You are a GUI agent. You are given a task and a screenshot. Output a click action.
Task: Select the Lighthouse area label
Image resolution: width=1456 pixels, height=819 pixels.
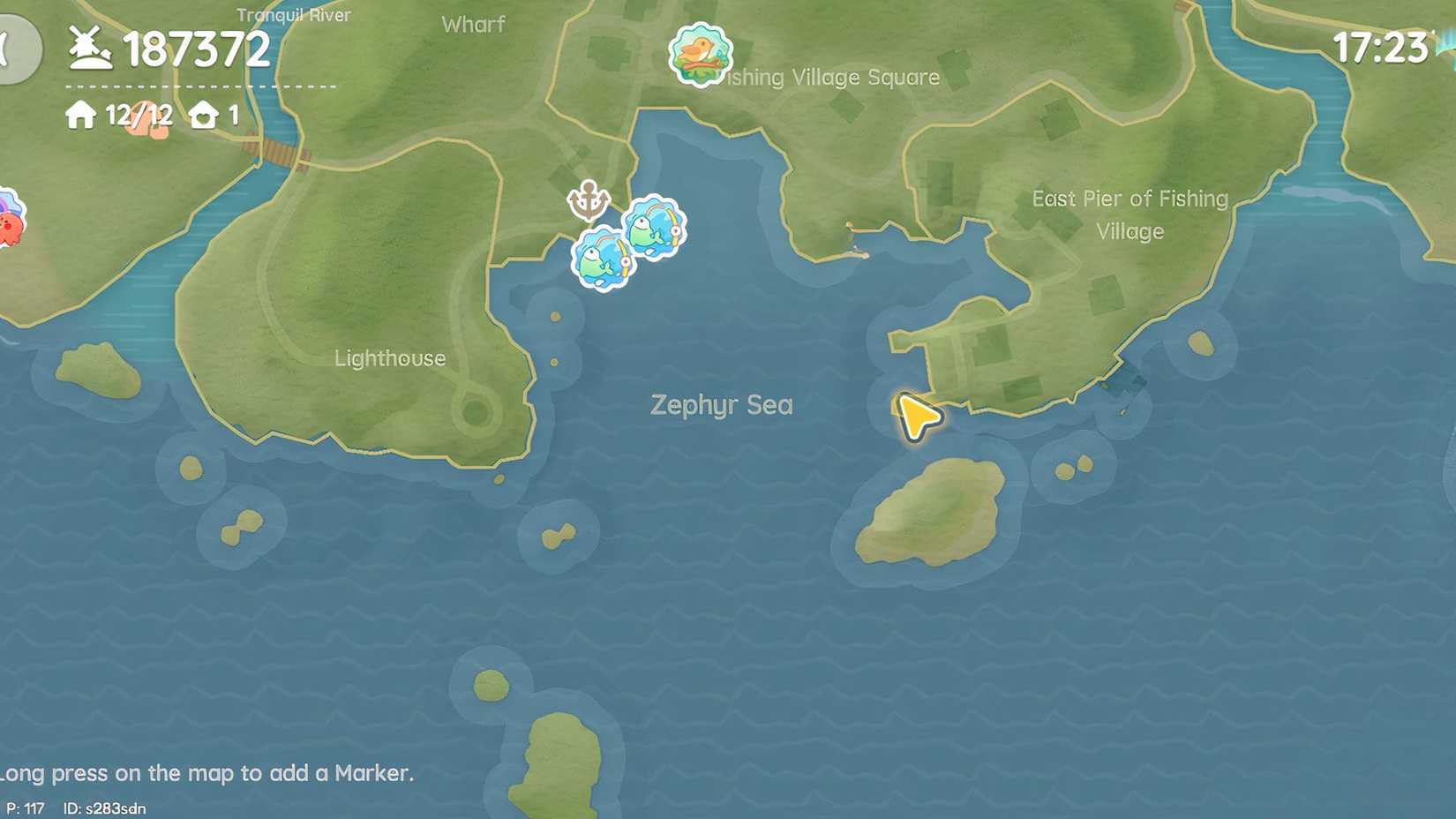[x=391, y=358]
